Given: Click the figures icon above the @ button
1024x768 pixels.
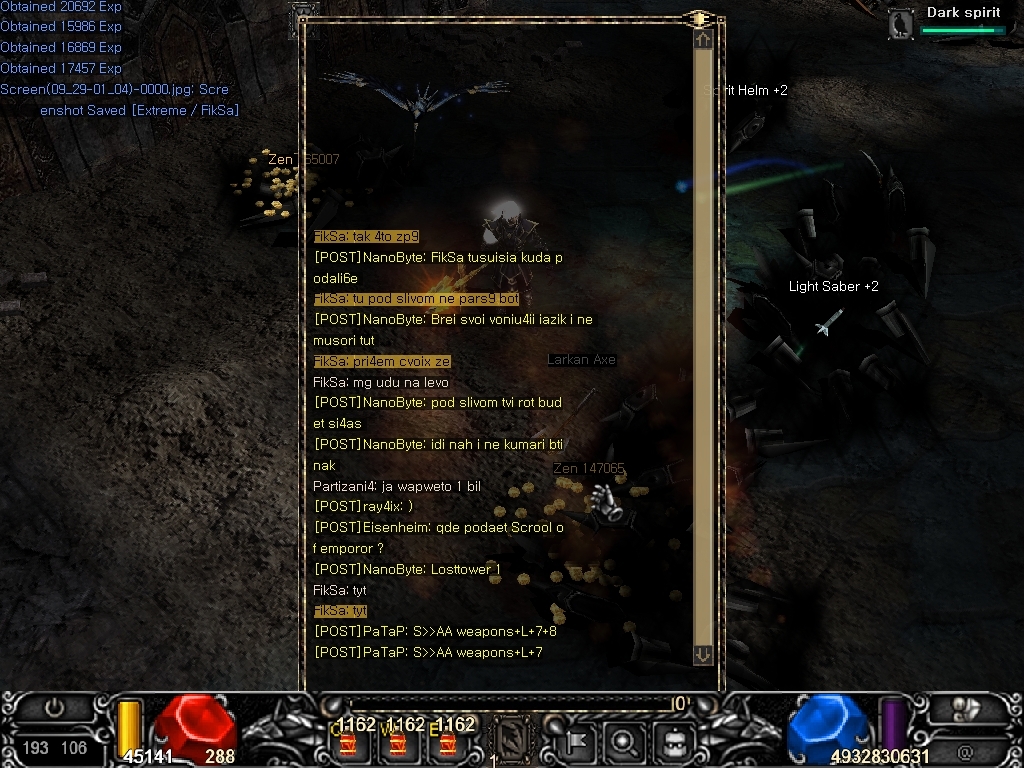Looking at the screenshot, I should click(x=965, y=709).
